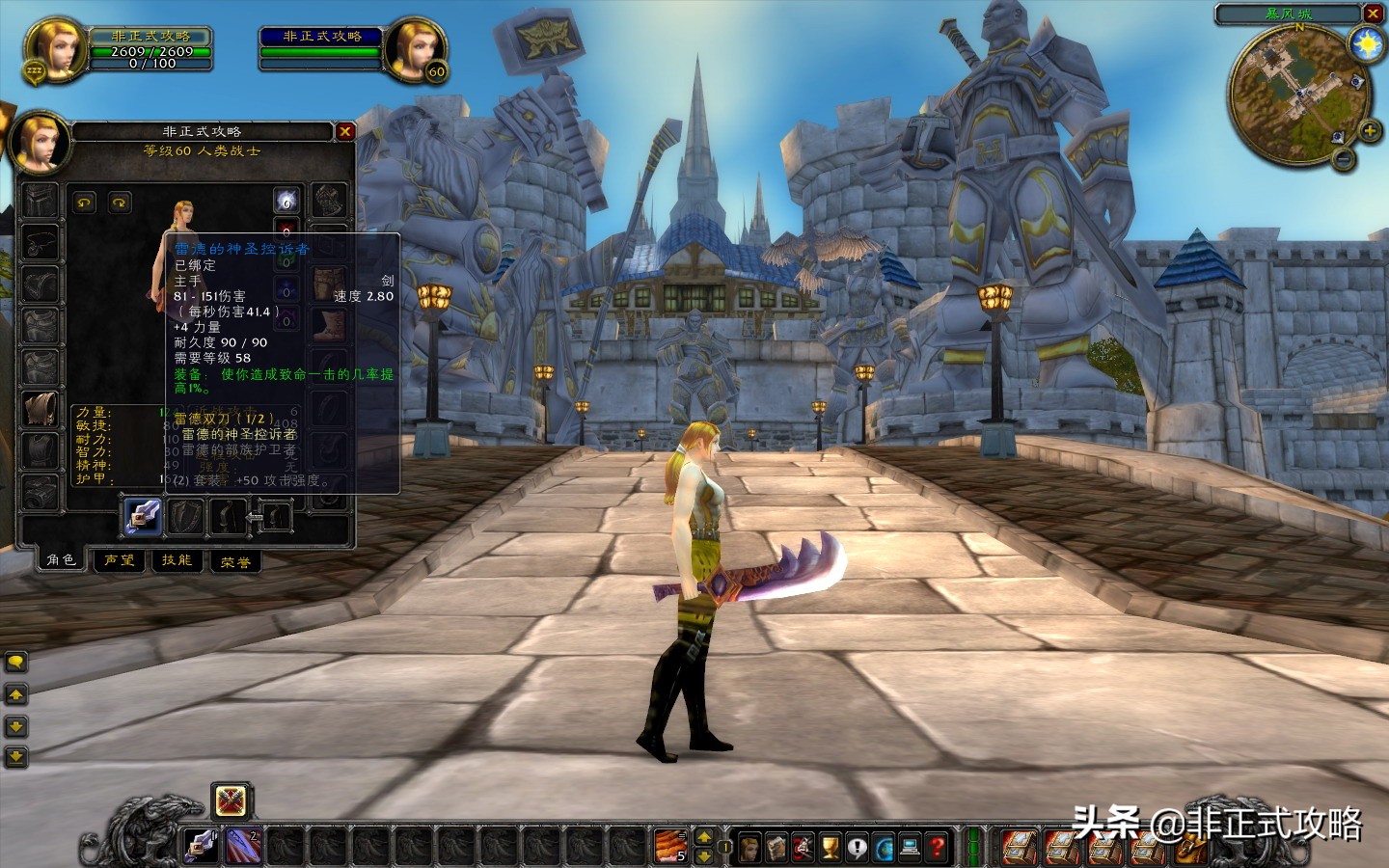Open the 技能 skills tab
This screenshot has width=1389, height=868.
click(177, 560)
